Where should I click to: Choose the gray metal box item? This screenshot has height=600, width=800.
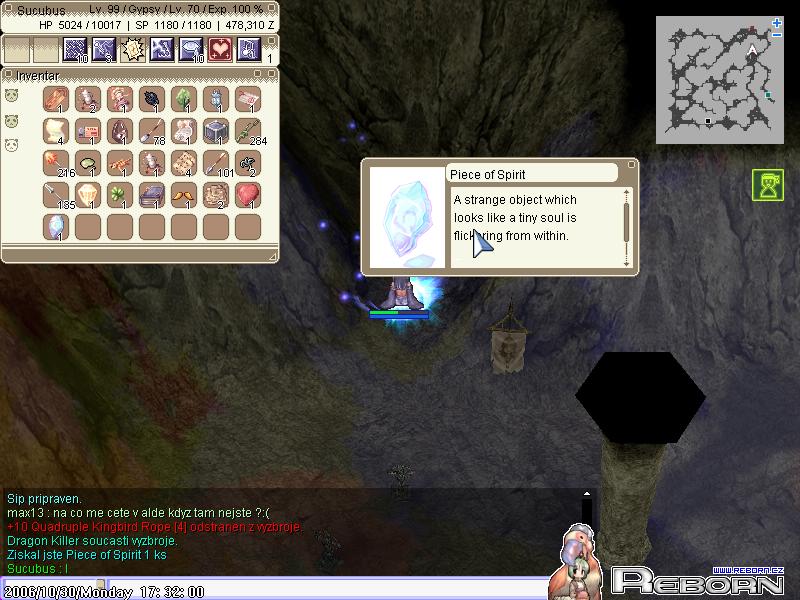pyautogui.click(x=215, y=131)
